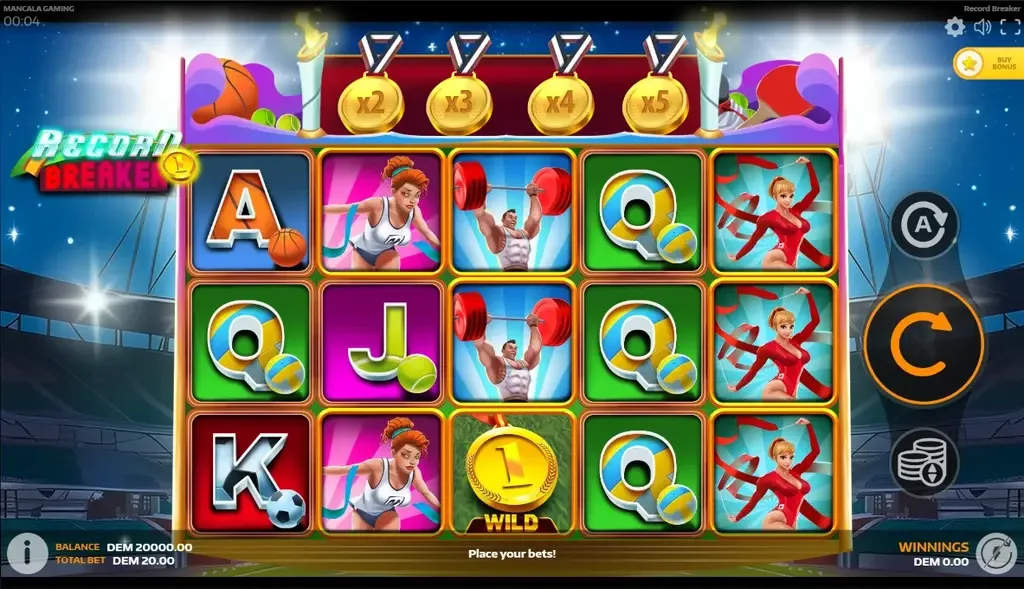Open the coin stack bet settings
This screenshot has width=1024, height=589.
coord(924,463)
